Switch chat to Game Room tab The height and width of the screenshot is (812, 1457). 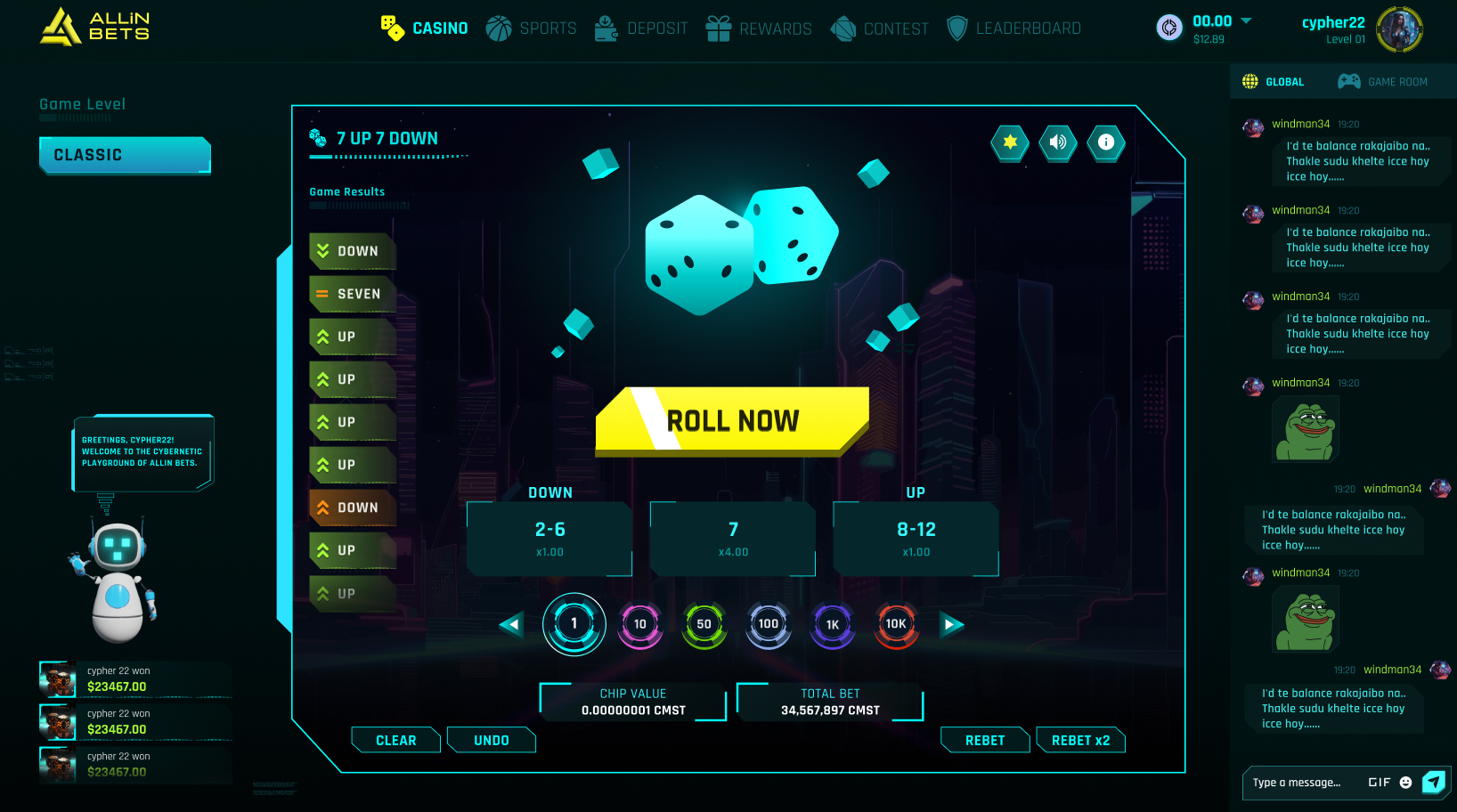point(1383,82)
